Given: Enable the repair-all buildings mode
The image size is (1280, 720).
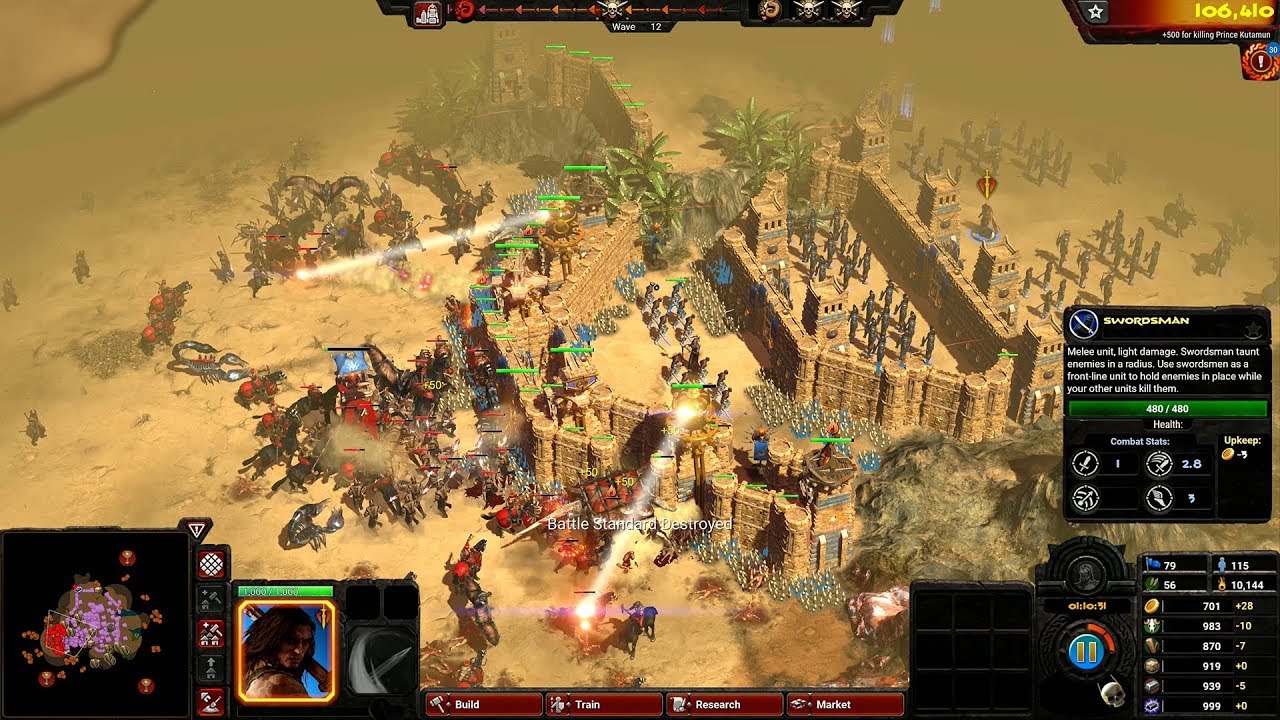Looking at the screenshot, I should coord(210,632).
